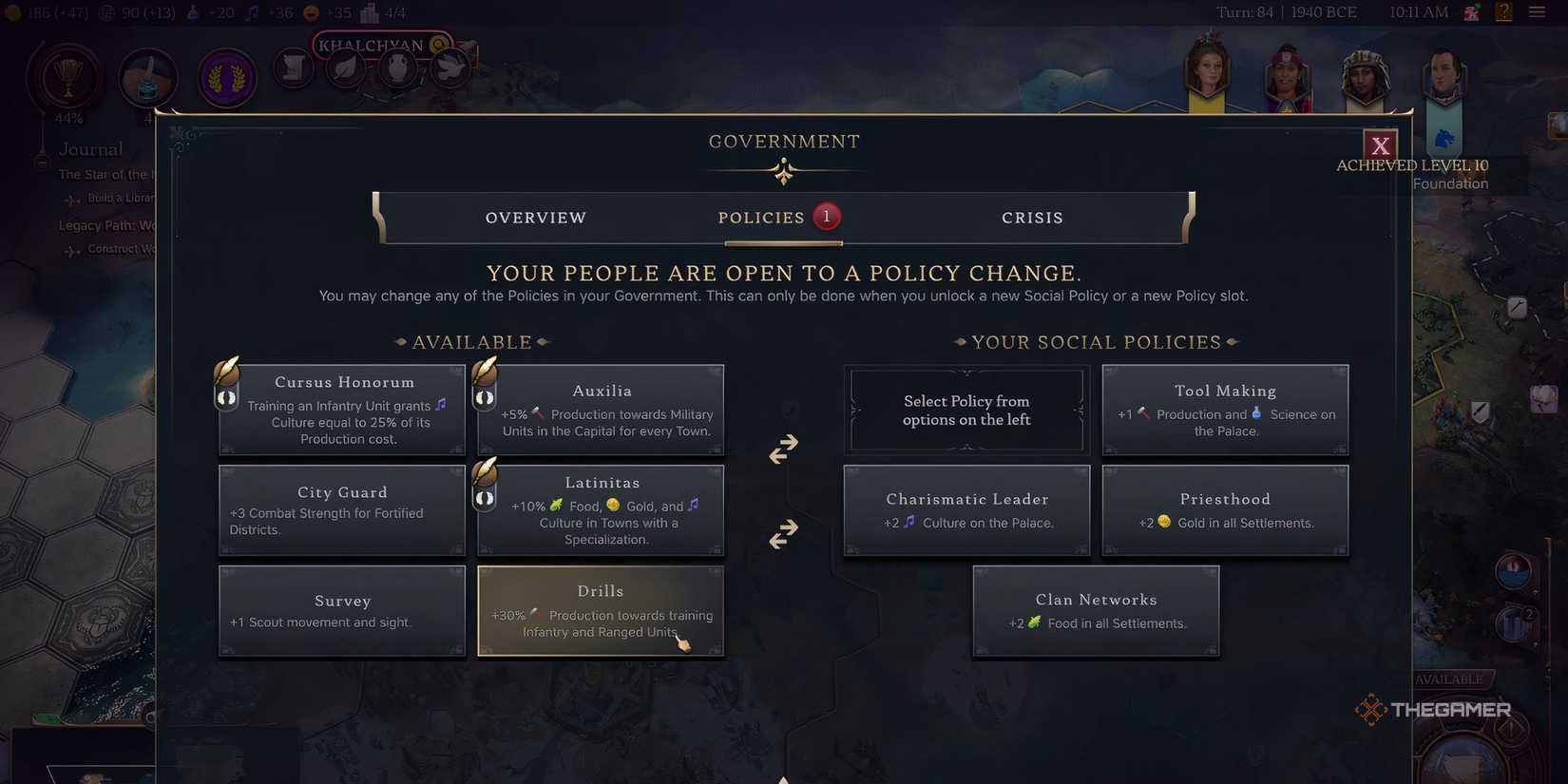Expand the Build a Library journal entry
Viewport: 1568px width, 784px height.
[x=100, y=201]
